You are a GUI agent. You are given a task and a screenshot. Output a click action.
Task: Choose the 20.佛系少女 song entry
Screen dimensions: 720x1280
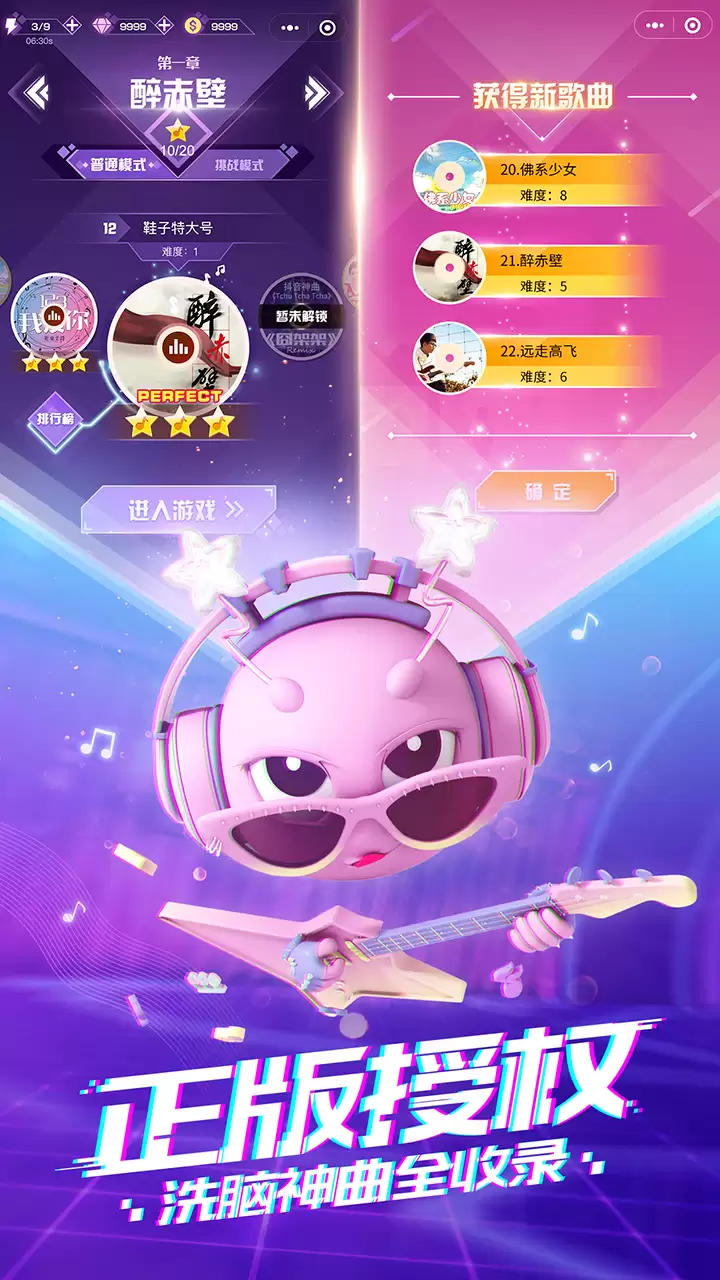(540, 180)
